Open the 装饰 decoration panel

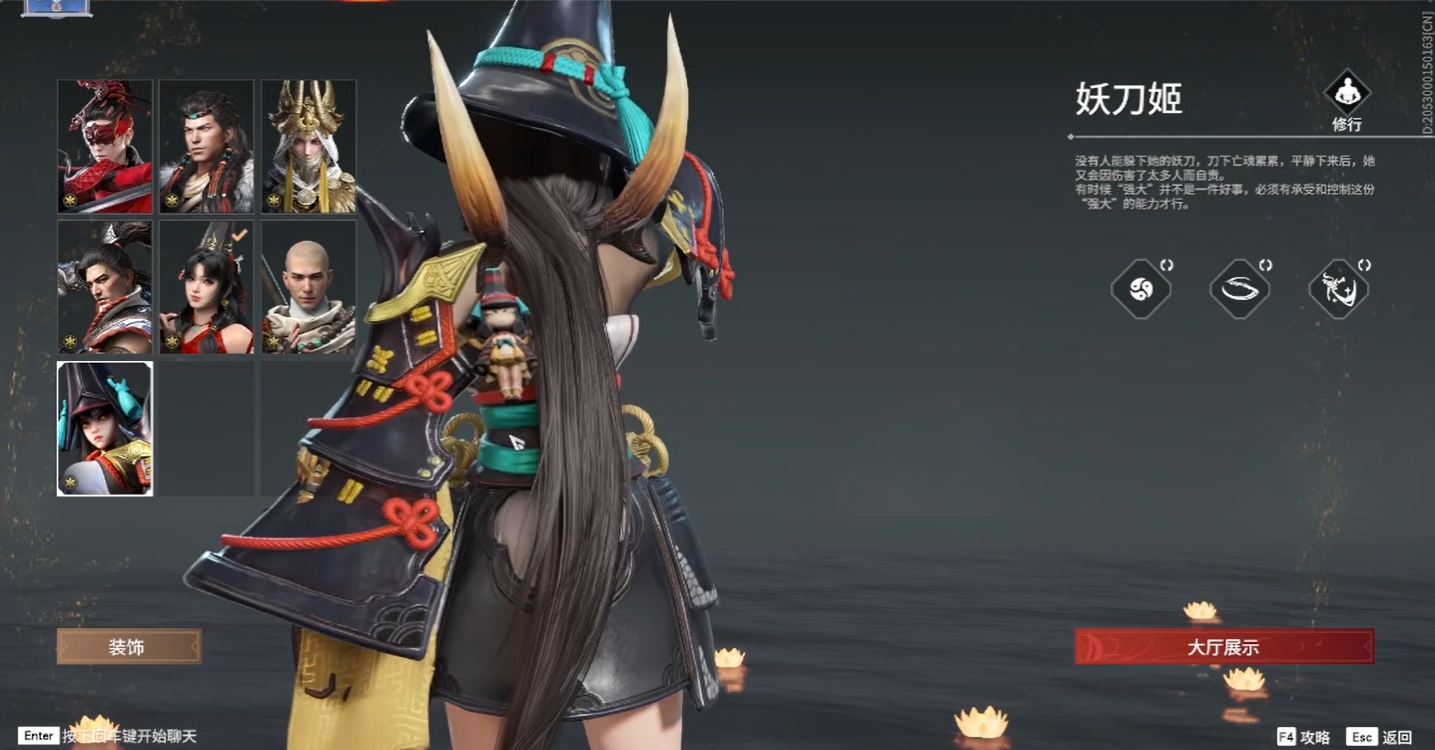(128, 647)
